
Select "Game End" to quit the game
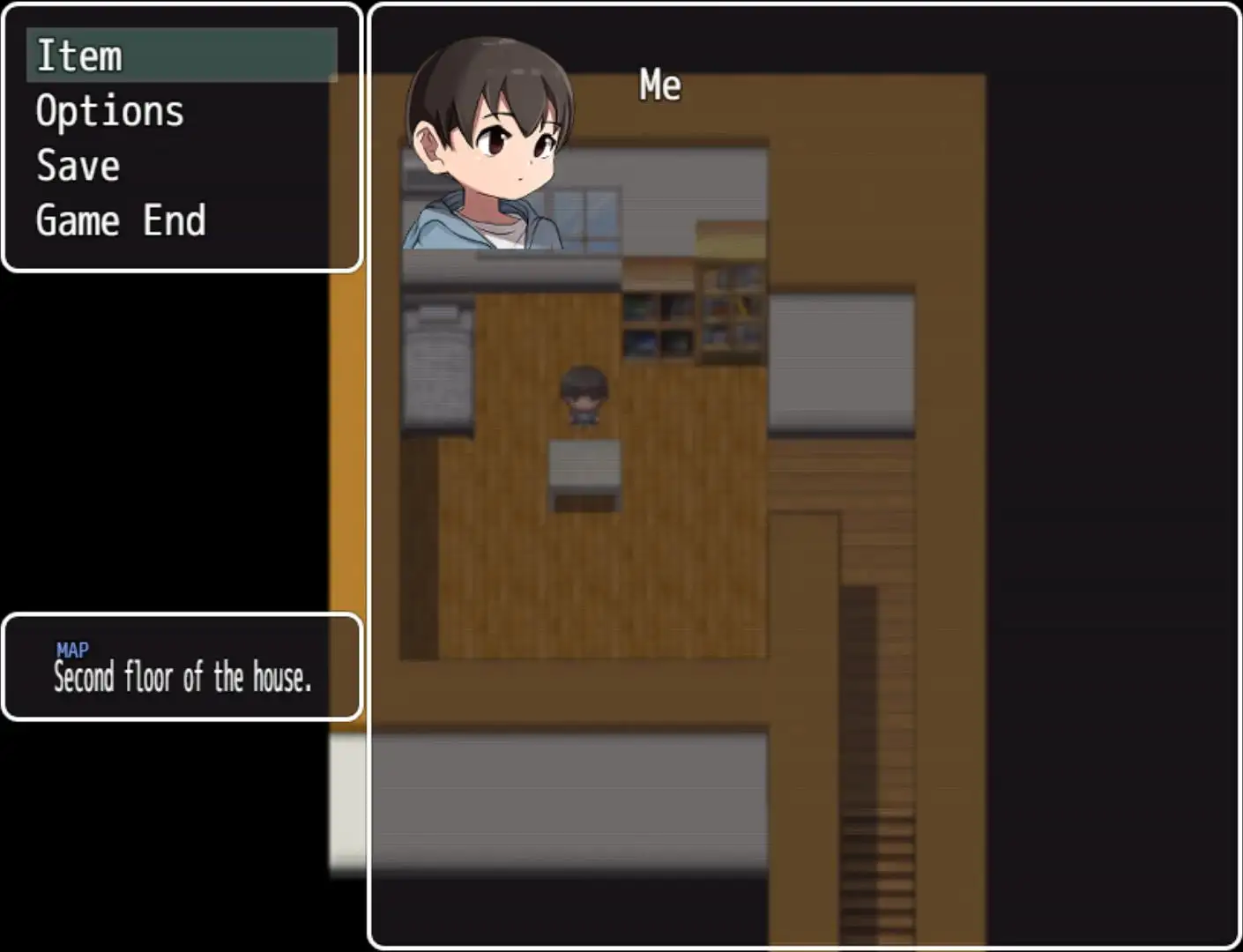coord(120,219)
